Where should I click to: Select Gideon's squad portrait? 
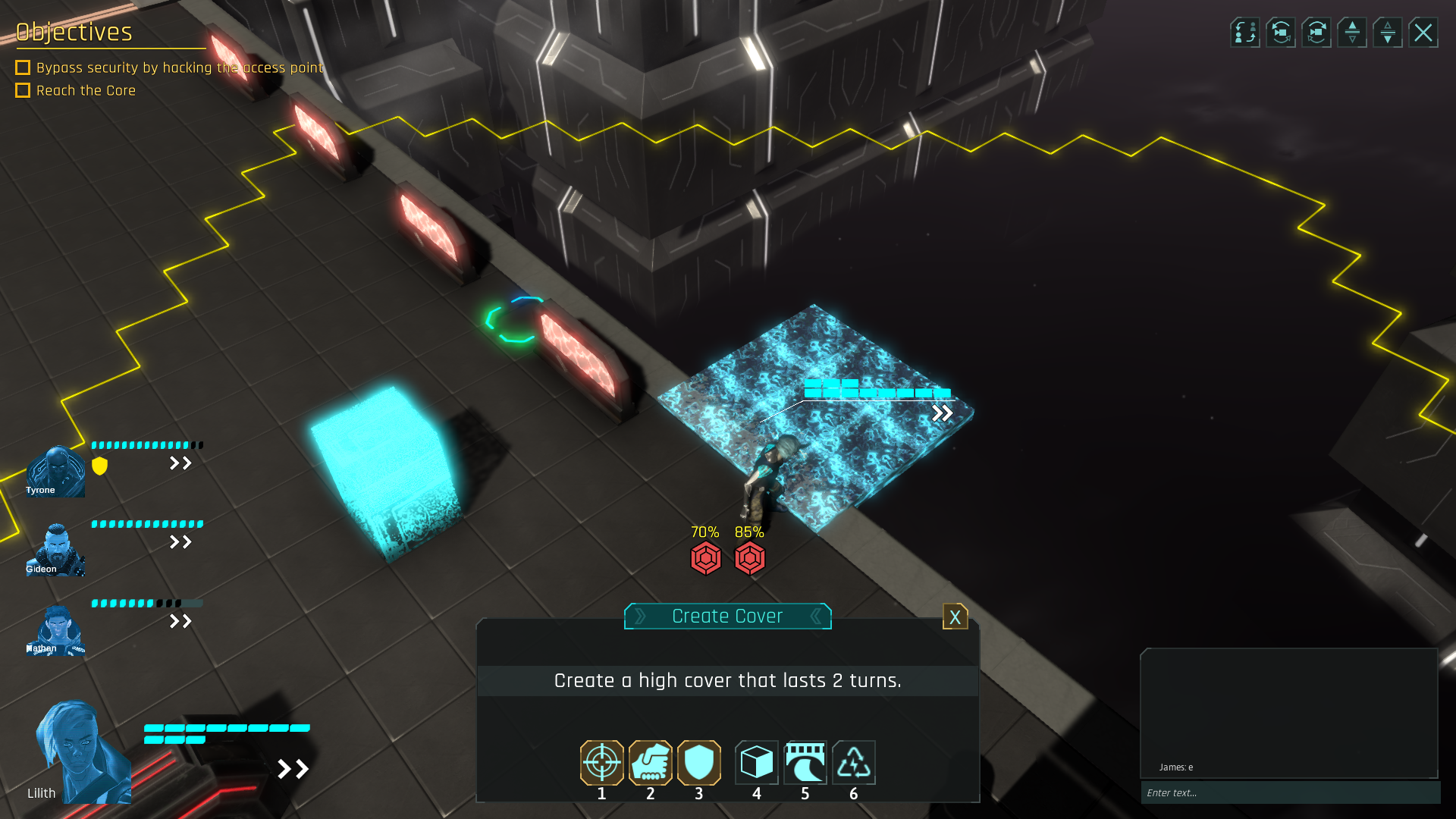click(x=55, y=550)
